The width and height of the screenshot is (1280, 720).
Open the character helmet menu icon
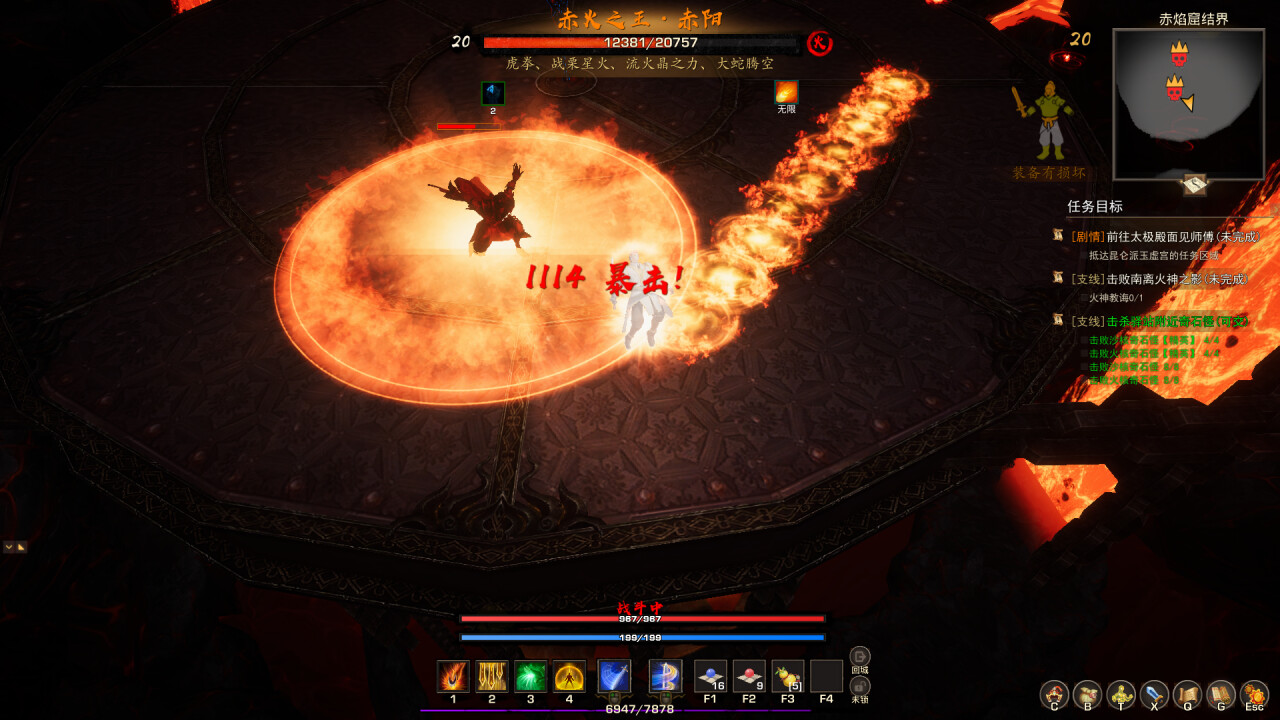click(x=1054, y=694)
